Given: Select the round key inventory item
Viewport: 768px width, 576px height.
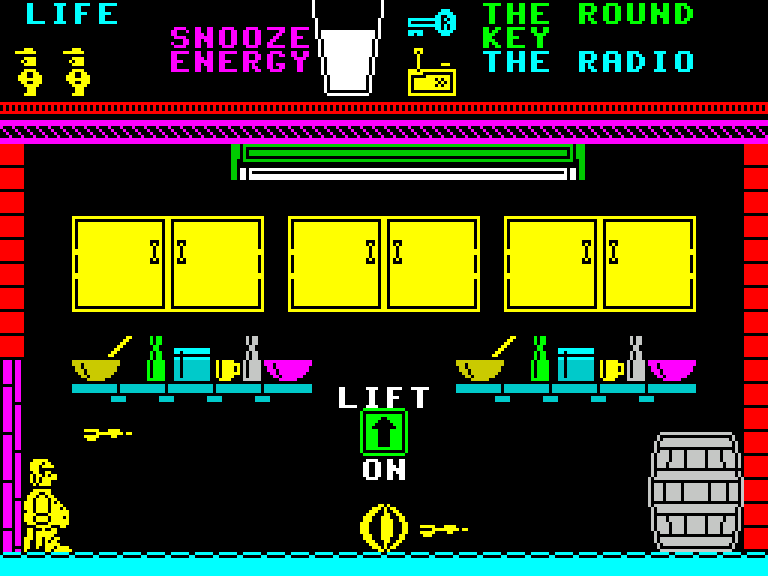Looking at the screenshot, I should click(x=432, y=22).
